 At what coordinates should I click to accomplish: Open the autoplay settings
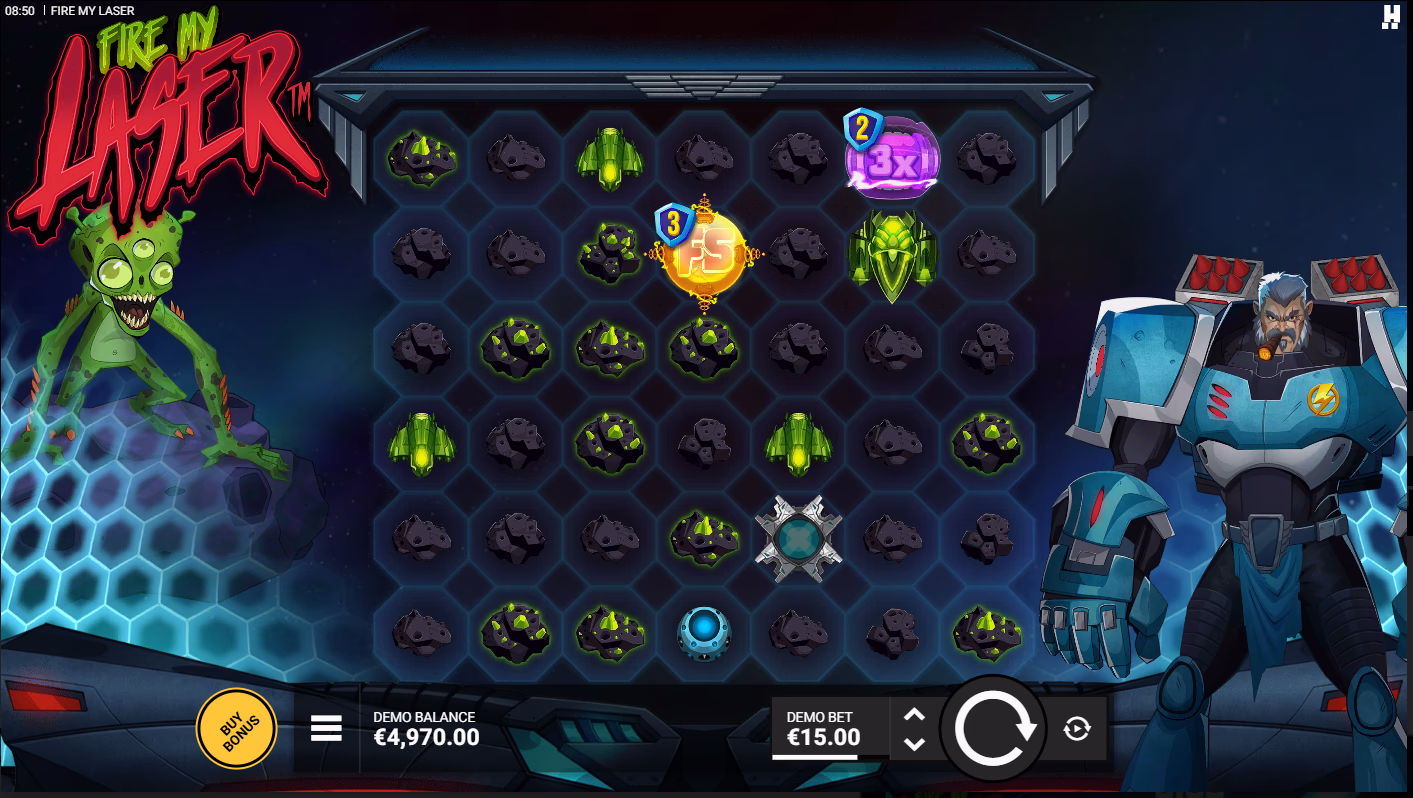1076,729
